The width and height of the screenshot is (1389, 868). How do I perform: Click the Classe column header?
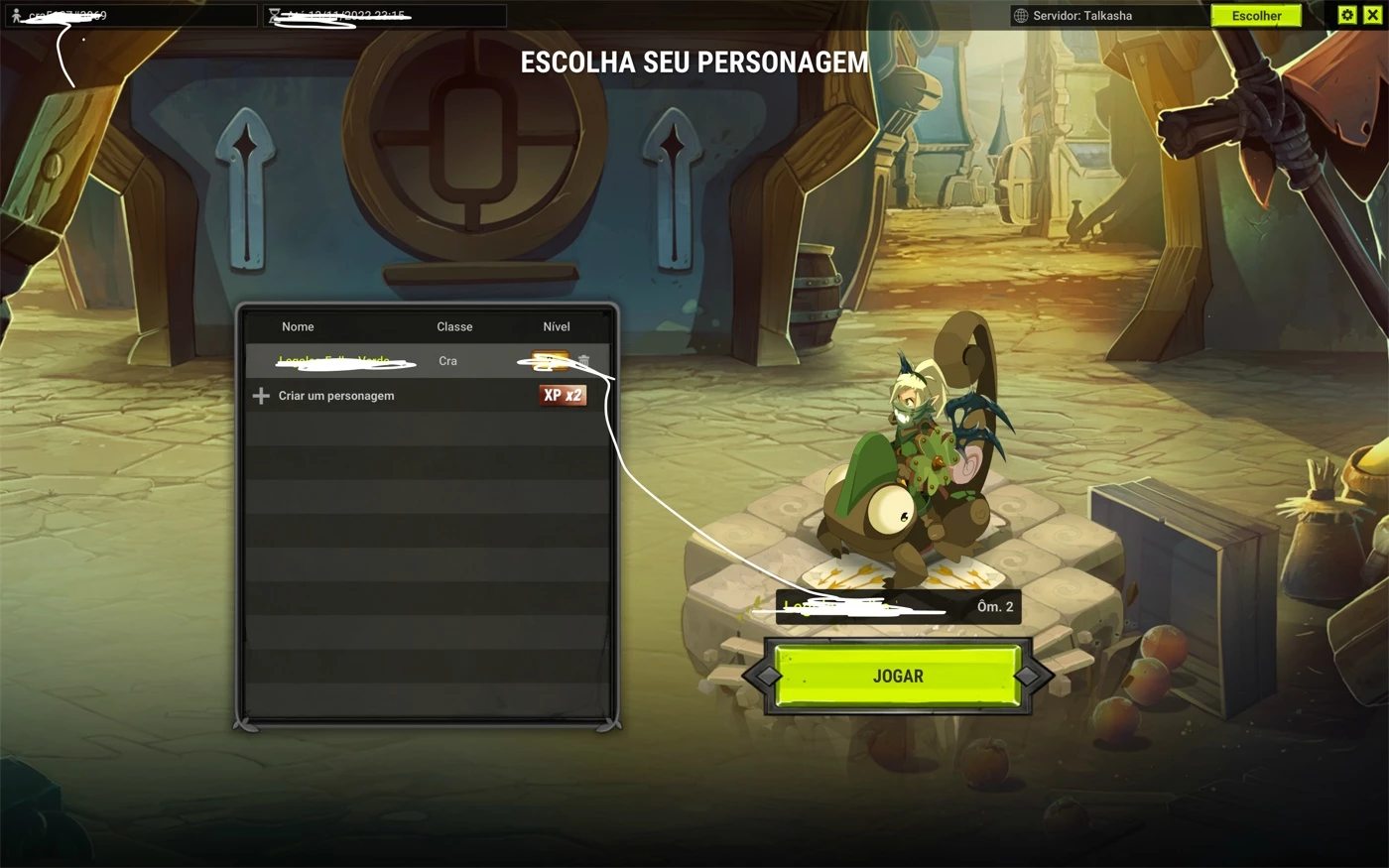pyautogui.click(x=454, y=326)
